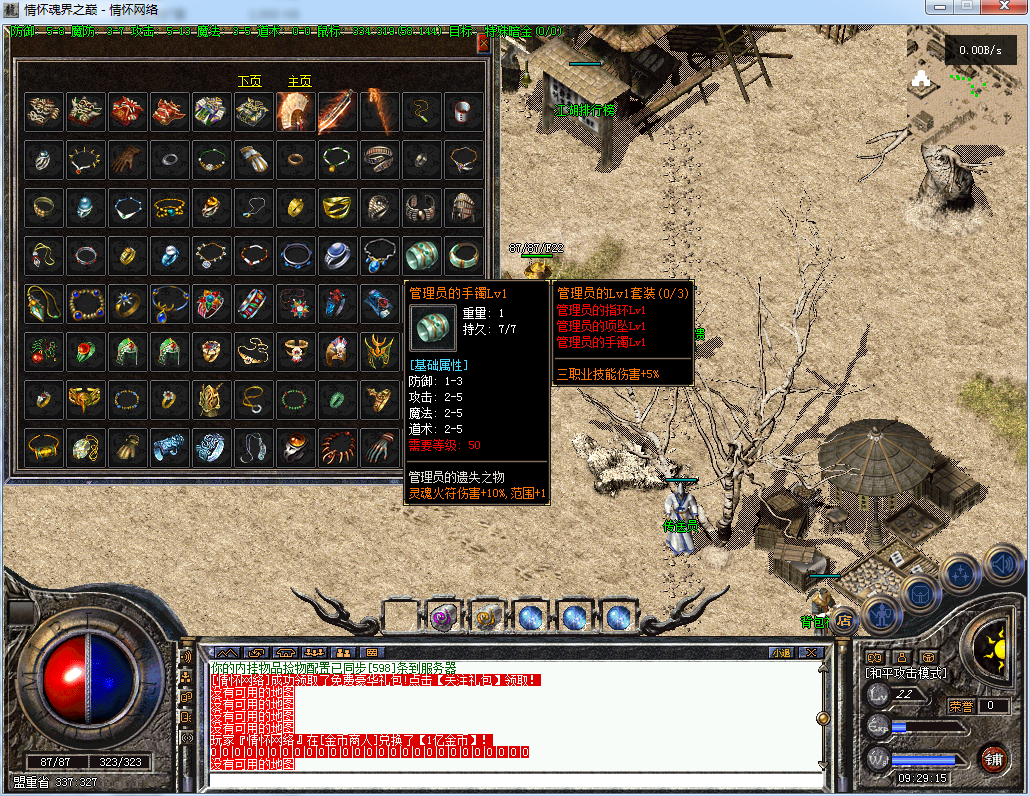
Task: Minimize the game window
Action: coord(936,8)
